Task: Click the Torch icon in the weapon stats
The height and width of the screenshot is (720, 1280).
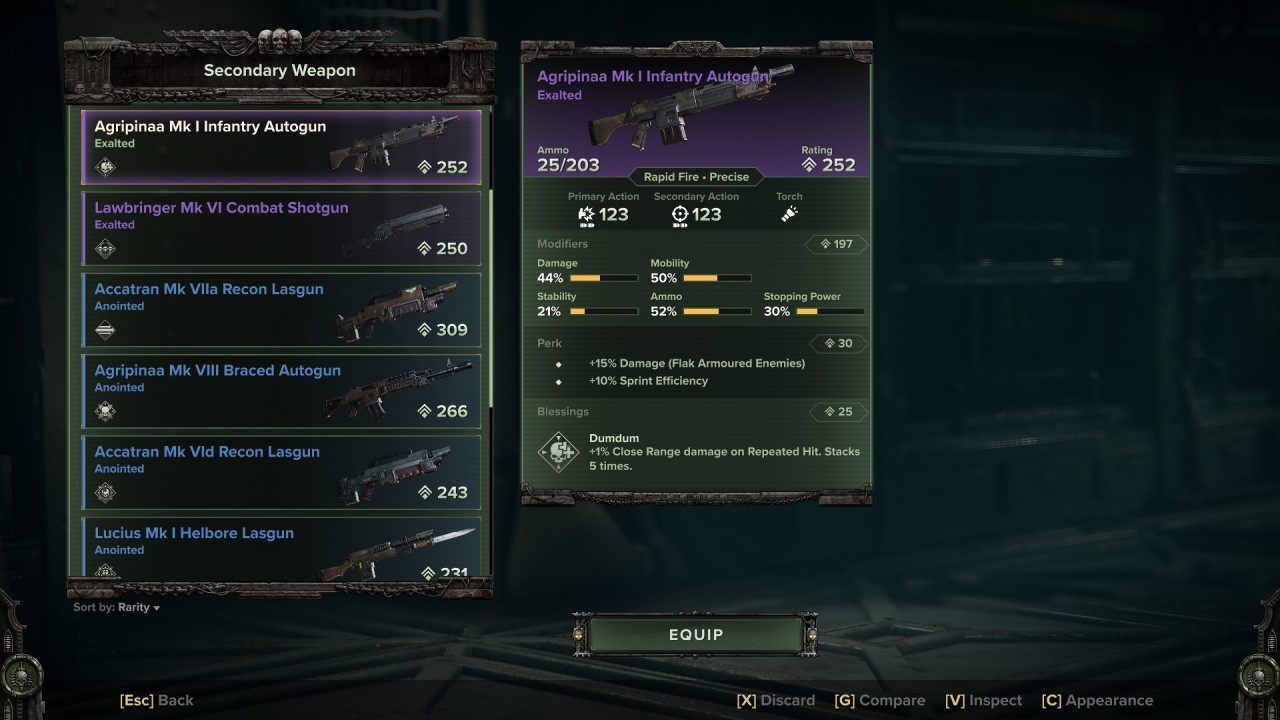Action: (x=789, y=213)
